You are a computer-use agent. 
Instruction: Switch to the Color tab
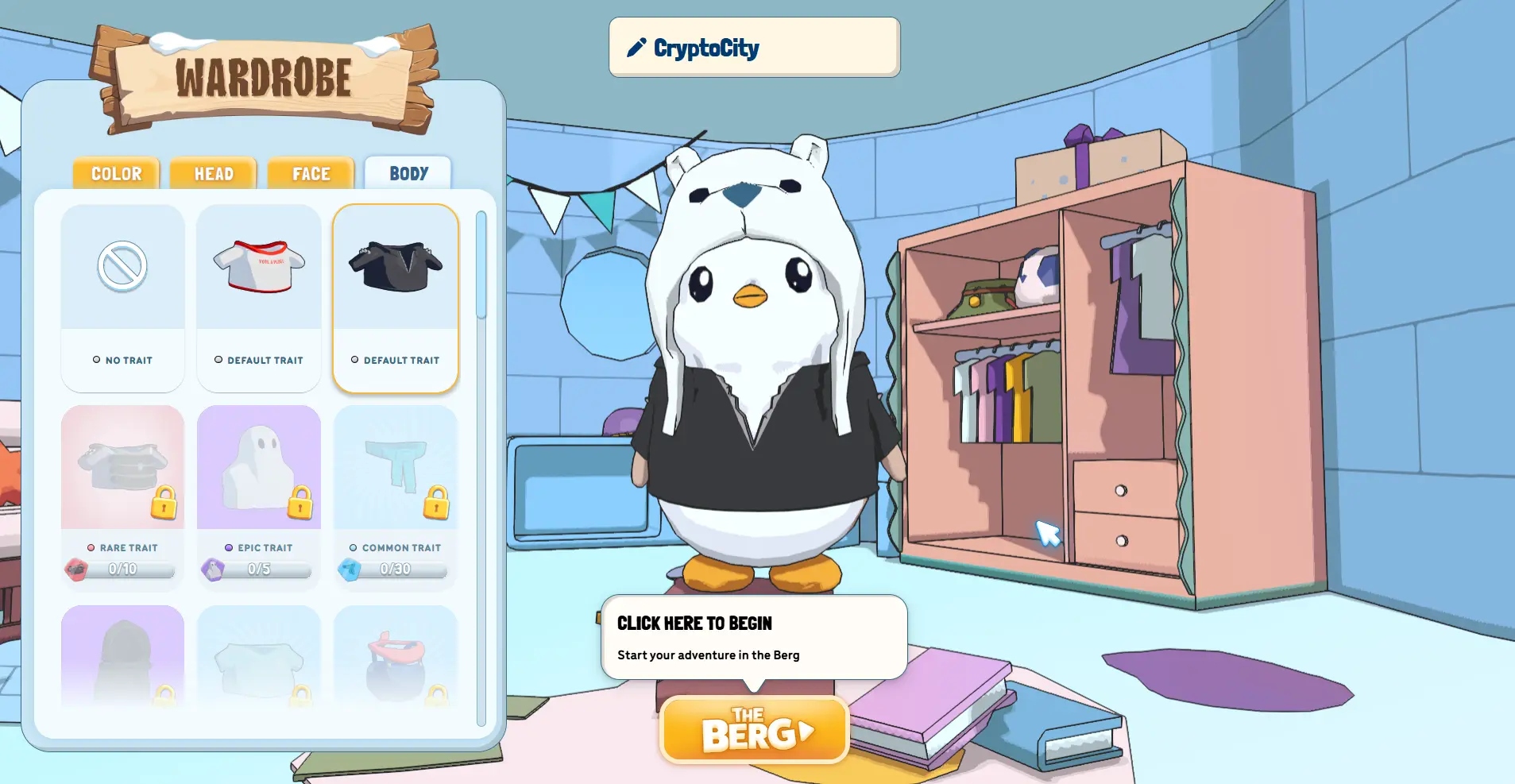tap(116, 173)
